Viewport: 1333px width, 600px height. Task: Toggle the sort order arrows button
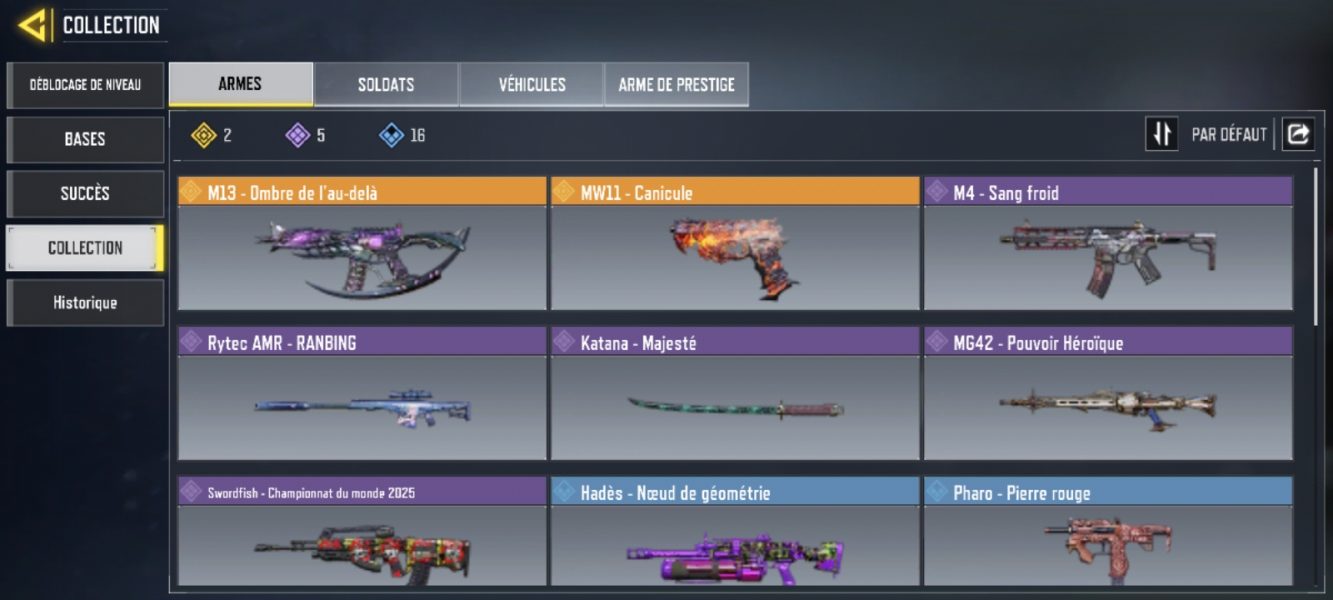tap(1161, 134)
